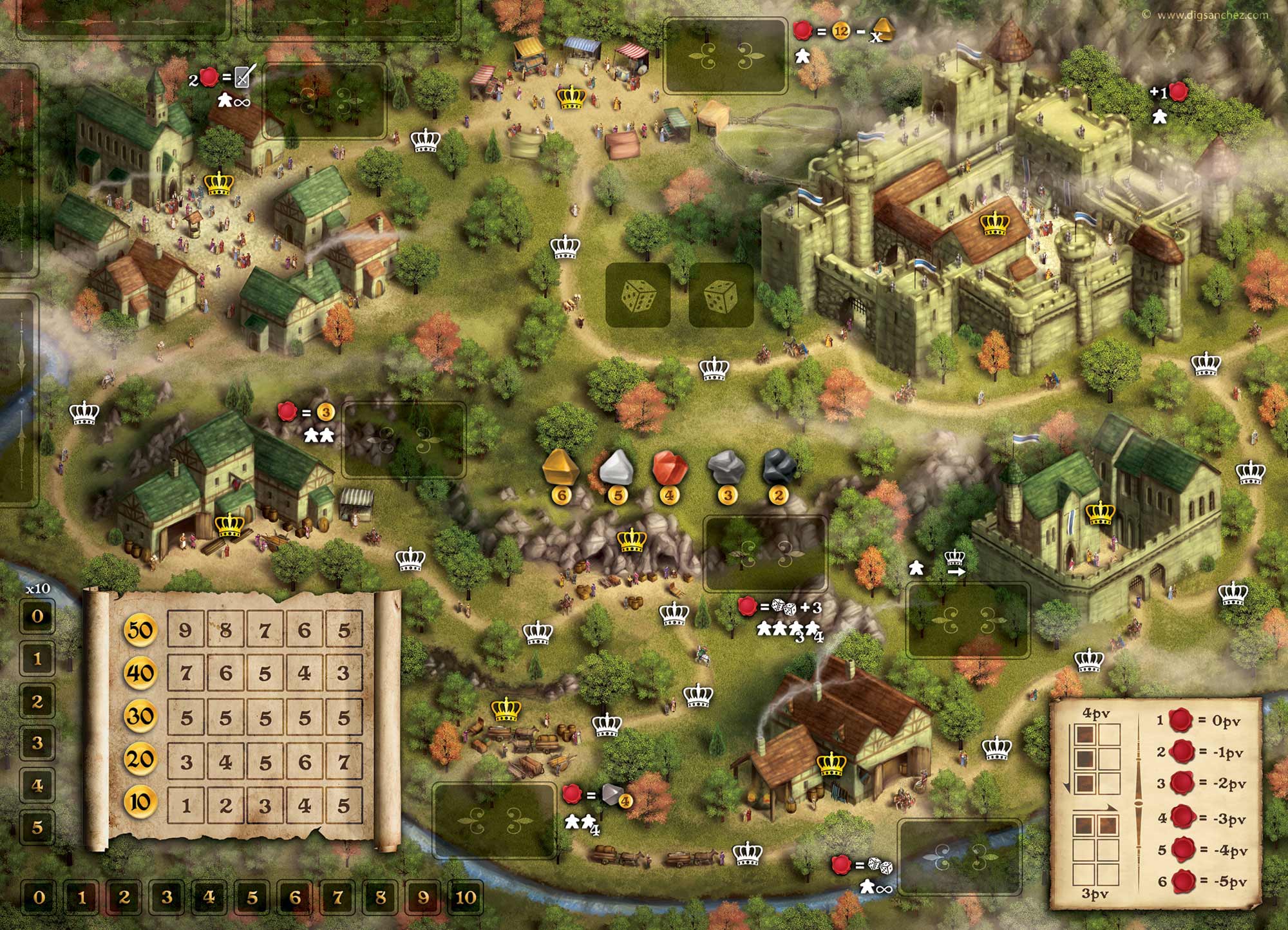Choose the golden crown above the mine entrance
This screenshot has width=1288, height=930.
point(631,540)
